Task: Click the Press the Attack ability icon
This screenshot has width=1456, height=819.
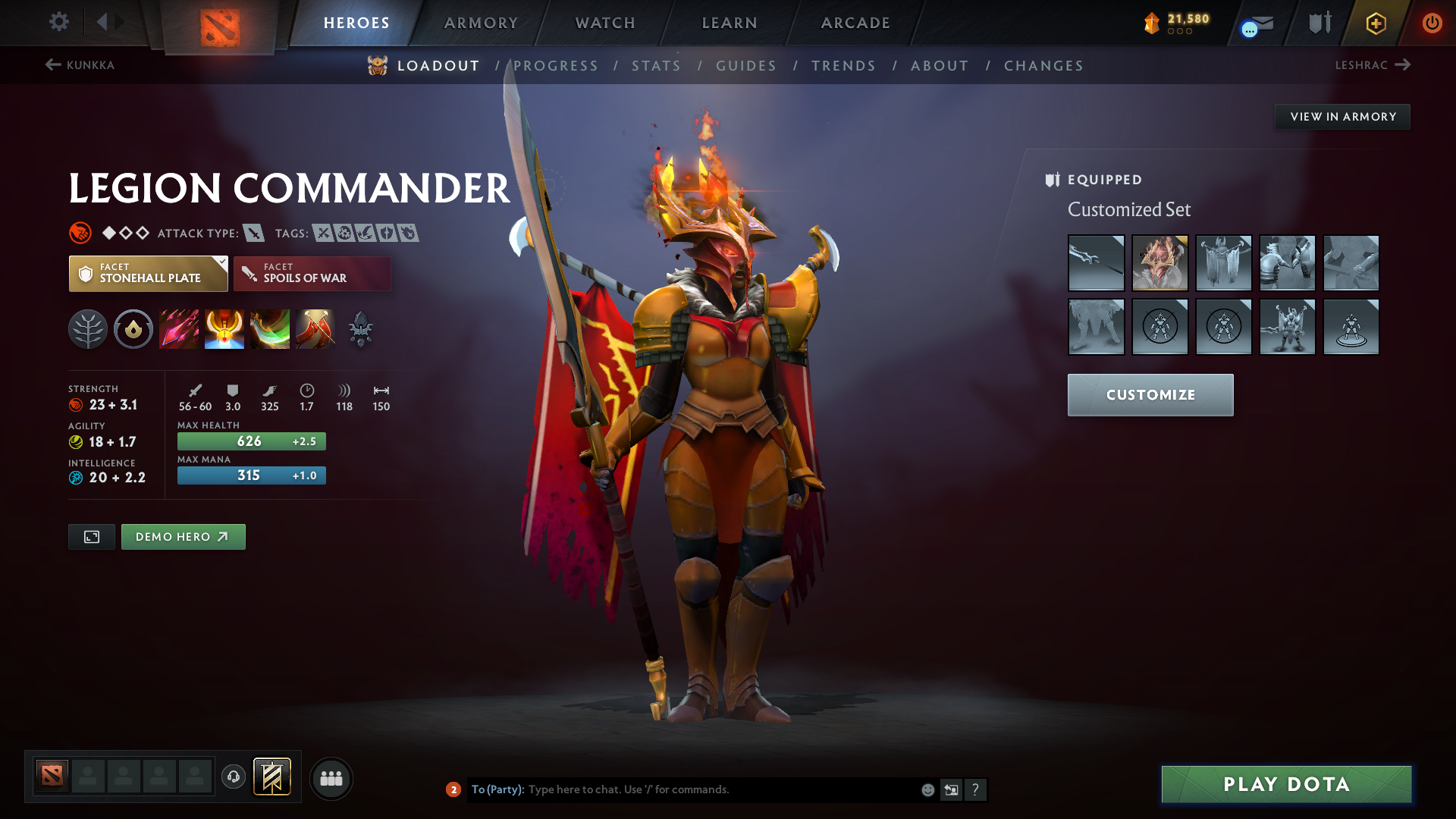Action: (x=224, y=328)
